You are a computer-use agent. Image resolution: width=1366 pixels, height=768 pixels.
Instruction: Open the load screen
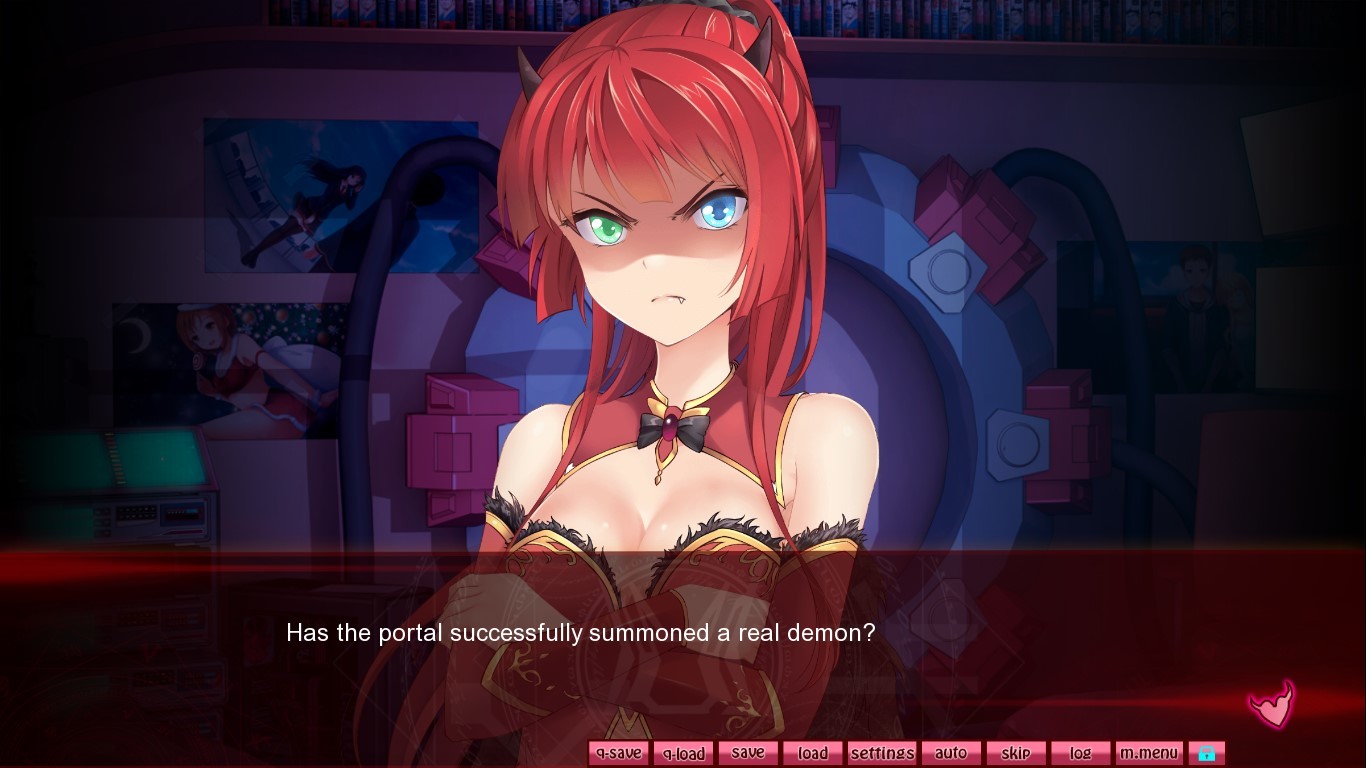pyautogui.click(x=812, y=752)
